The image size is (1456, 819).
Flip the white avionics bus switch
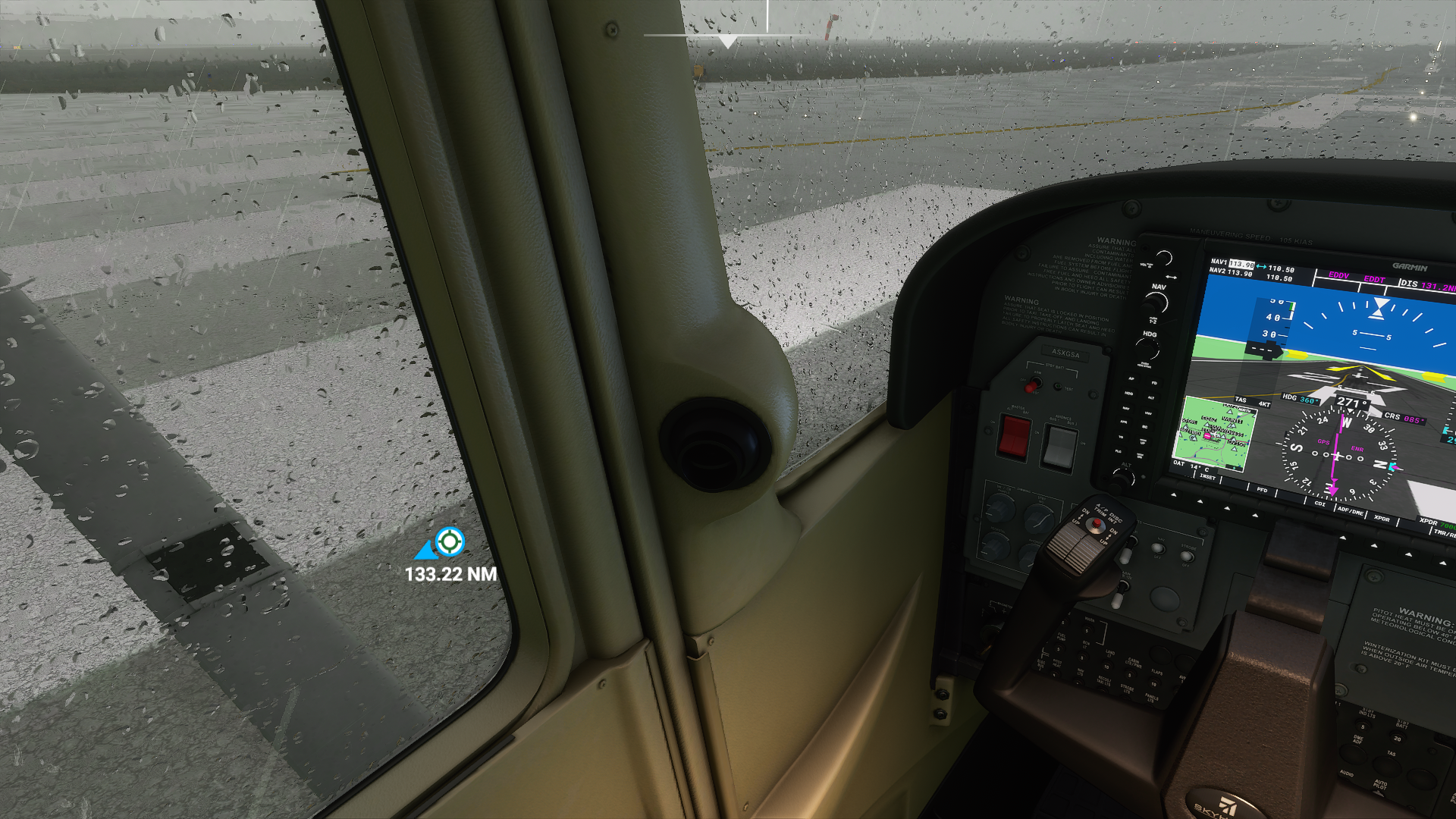click(x=1059, y=447)
